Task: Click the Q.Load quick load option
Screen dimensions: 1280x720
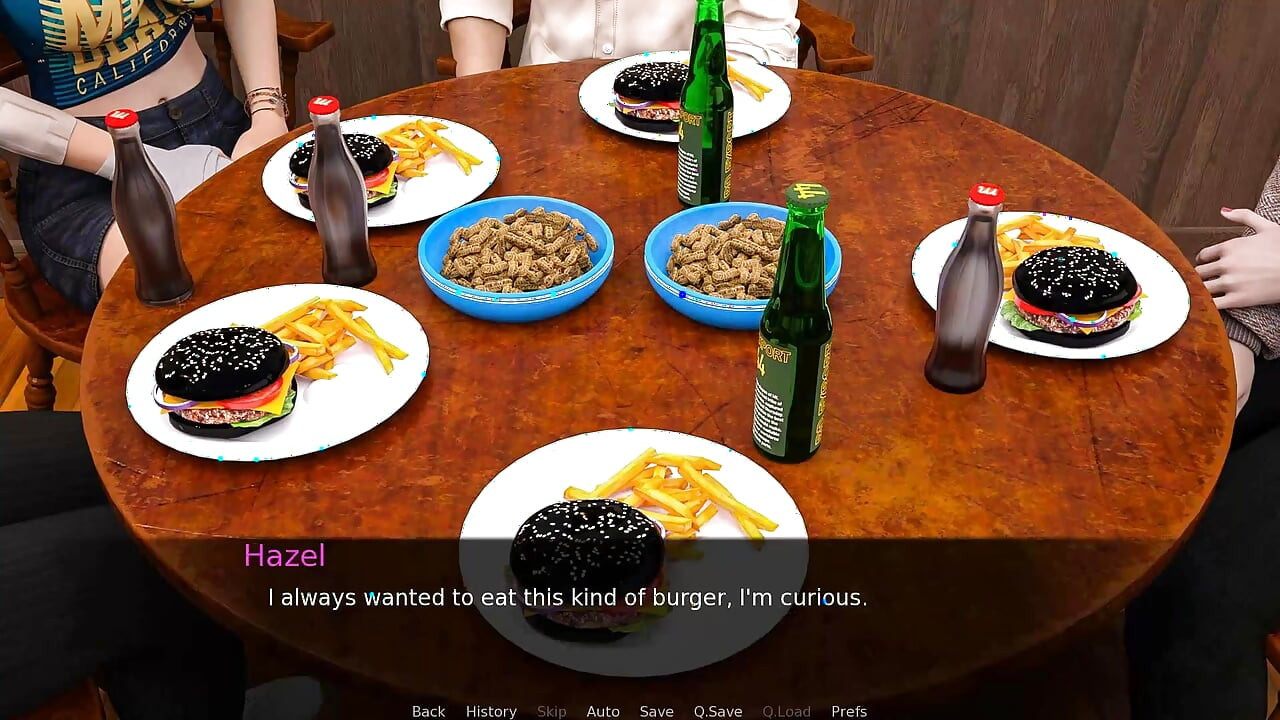Action: 786,711
